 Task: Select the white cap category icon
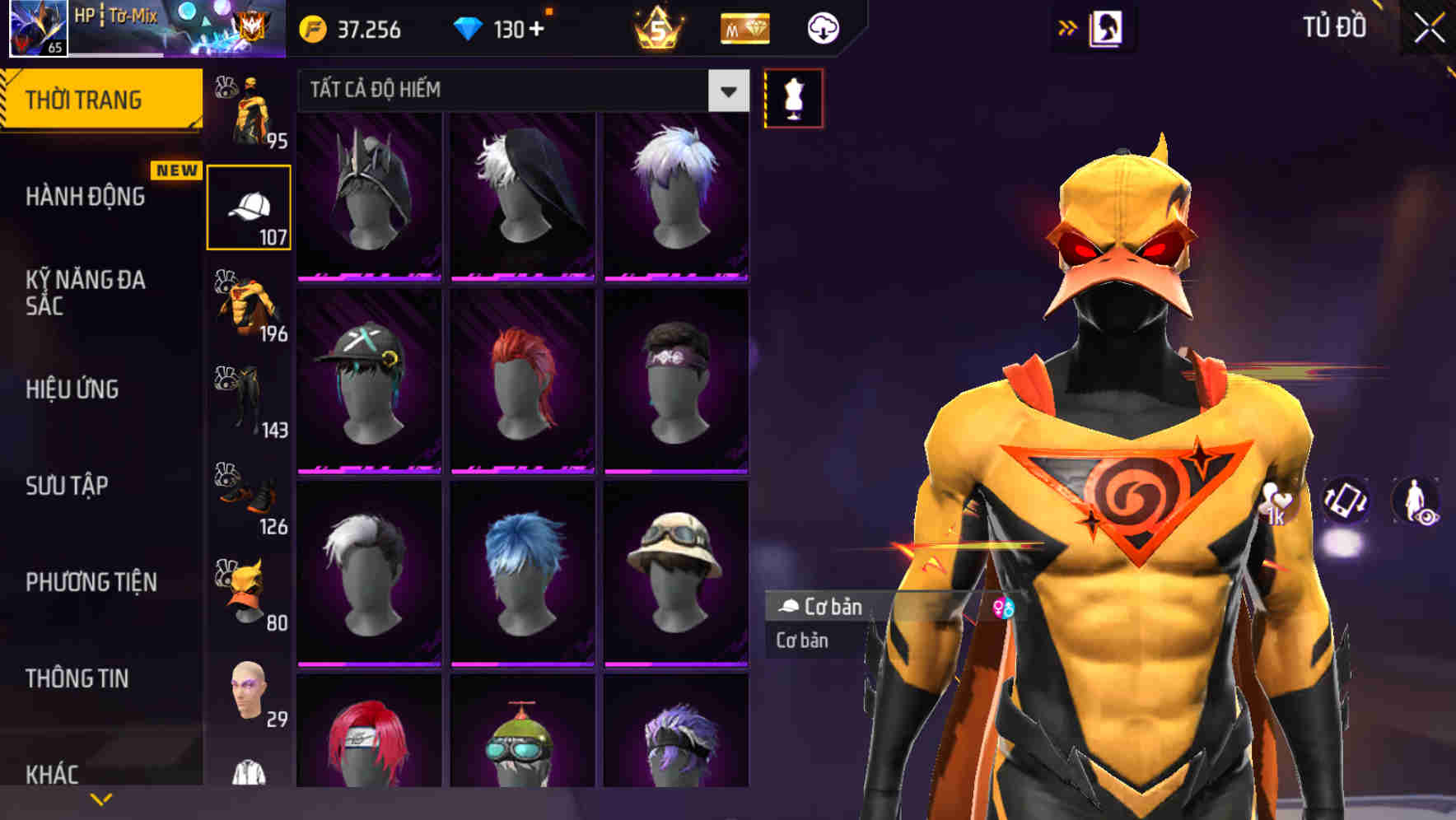coord(250,203)
